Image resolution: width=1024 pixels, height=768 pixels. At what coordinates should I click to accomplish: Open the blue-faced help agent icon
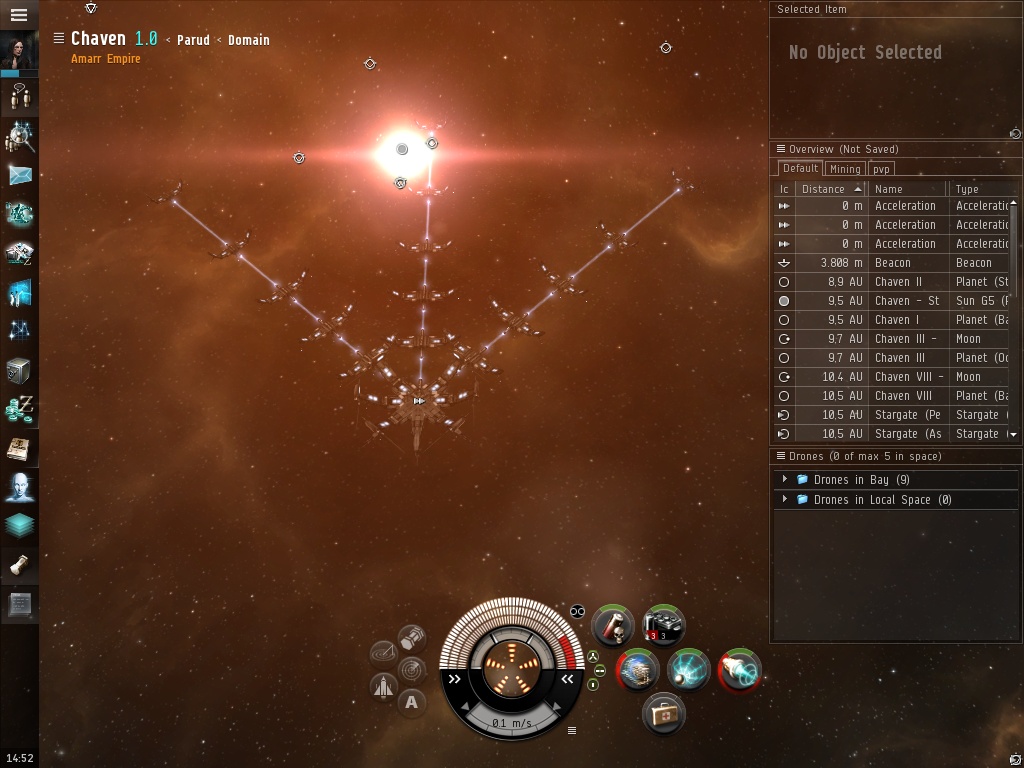click(x=20, y=487)
